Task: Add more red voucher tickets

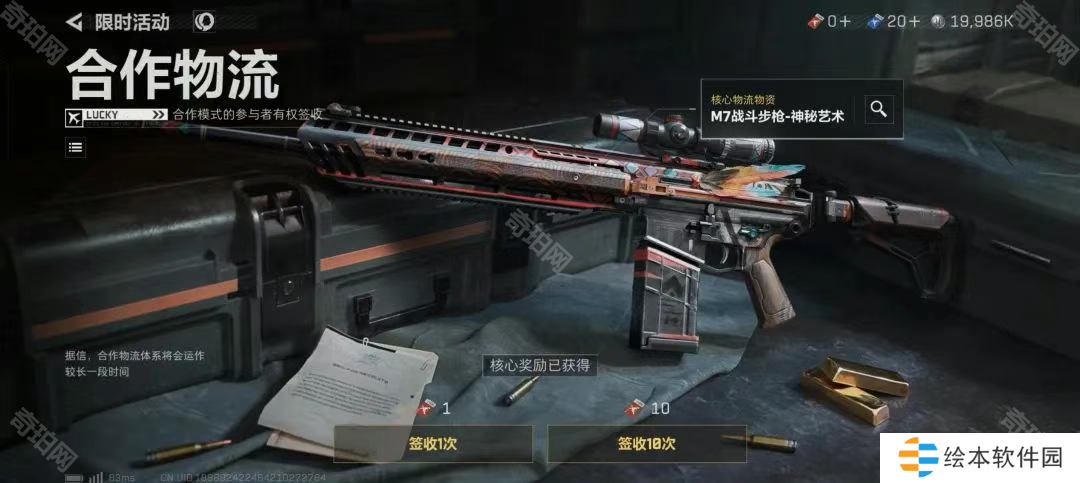Action: click(x=847, y=21)
